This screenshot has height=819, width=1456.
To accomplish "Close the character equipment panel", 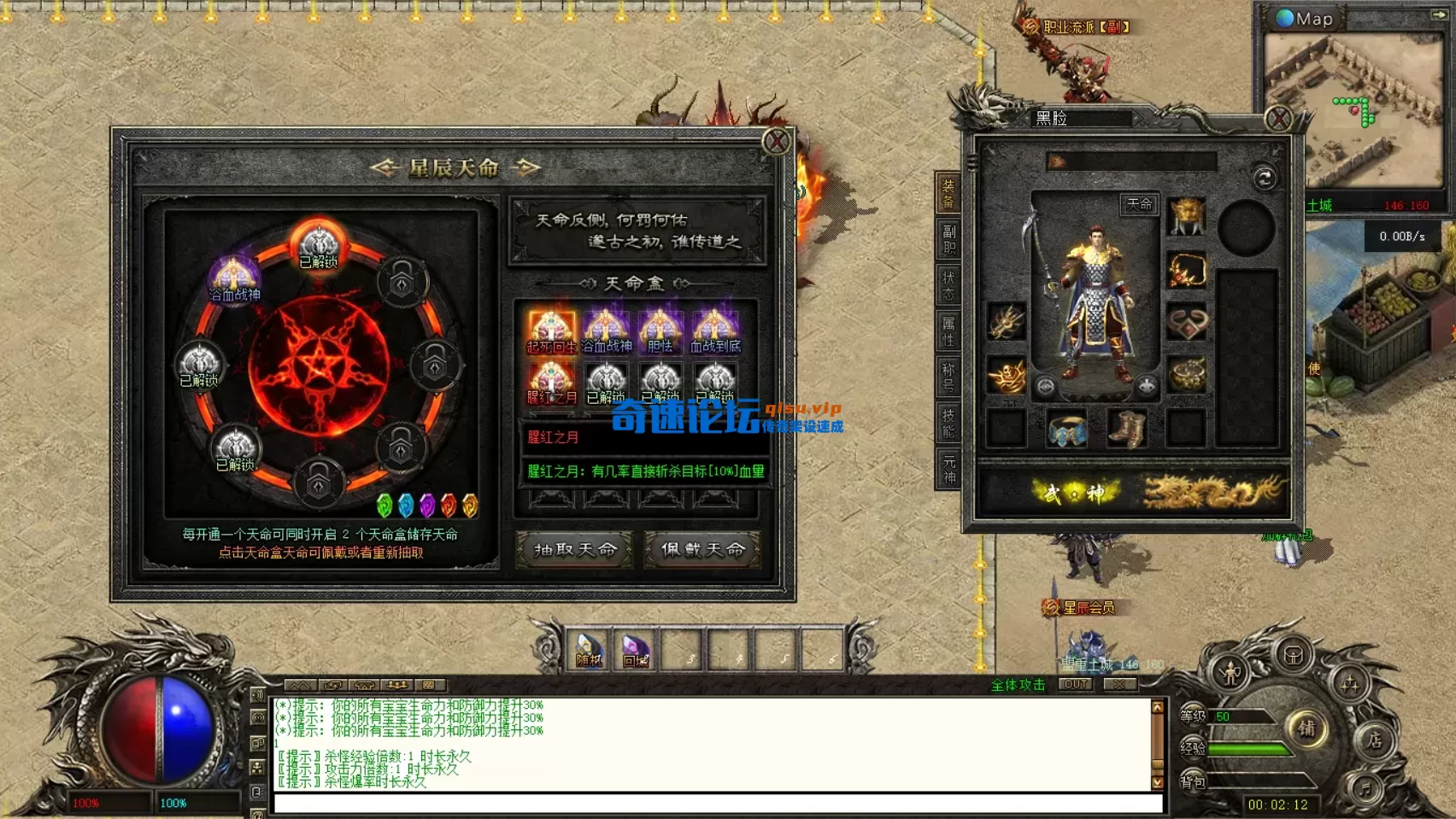I will 1278,118.
